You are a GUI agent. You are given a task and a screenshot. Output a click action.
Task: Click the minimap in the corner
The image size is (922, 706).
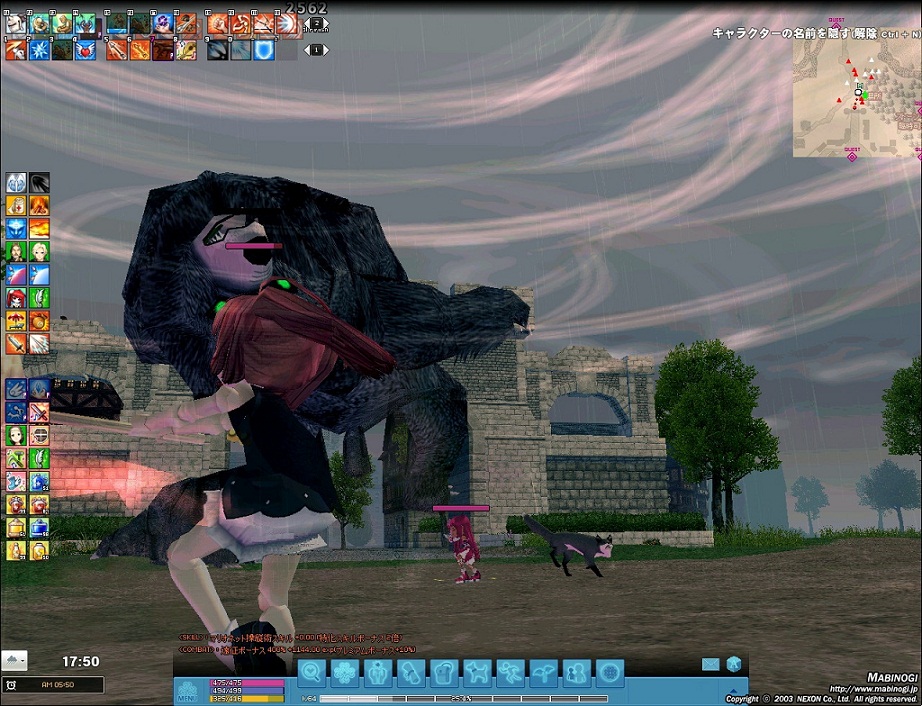point(856,98)
